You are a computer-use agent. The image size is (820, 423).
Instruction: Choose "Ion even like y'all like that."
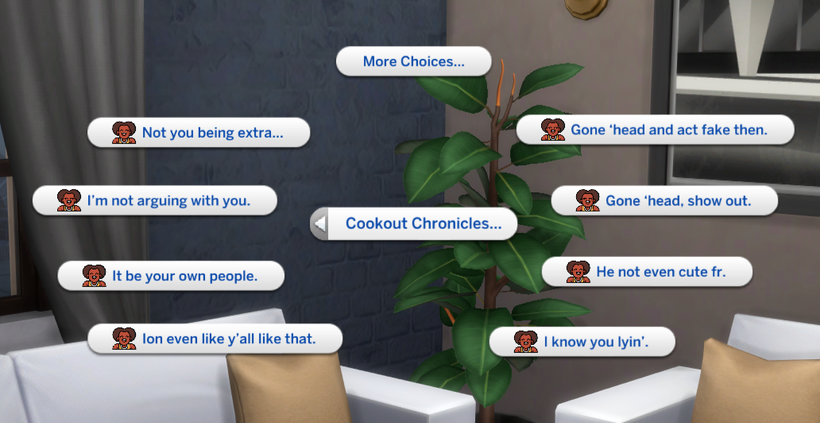point(215,339)
